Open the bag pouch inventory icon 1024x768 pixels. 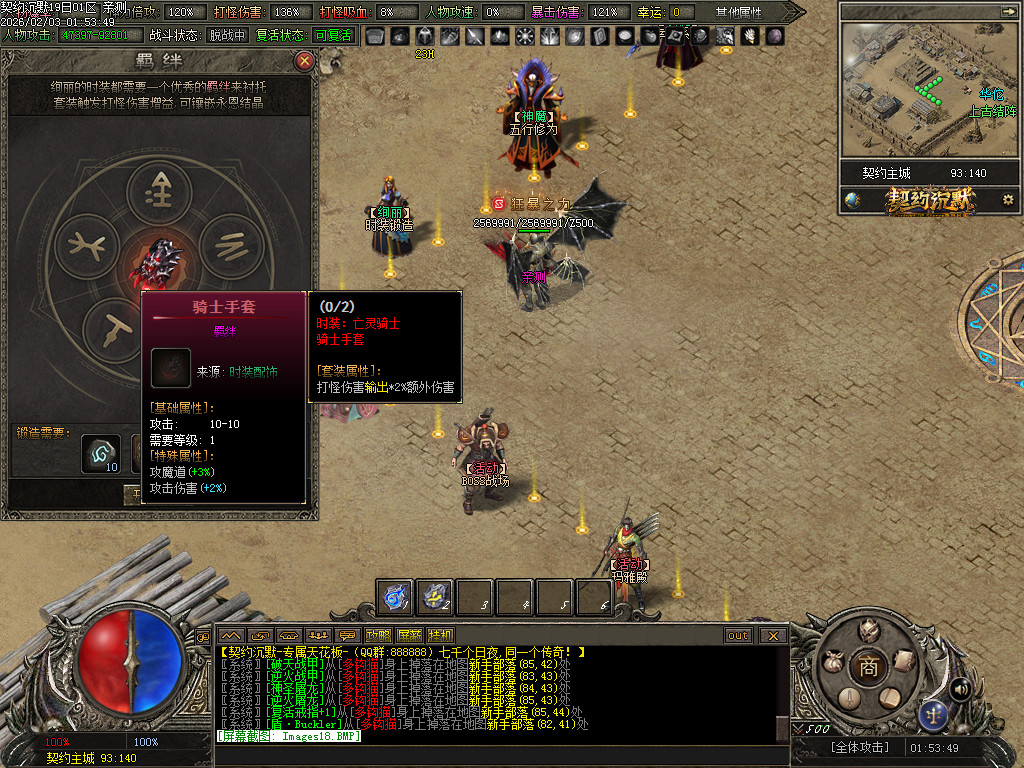click(x=832, y=662)
